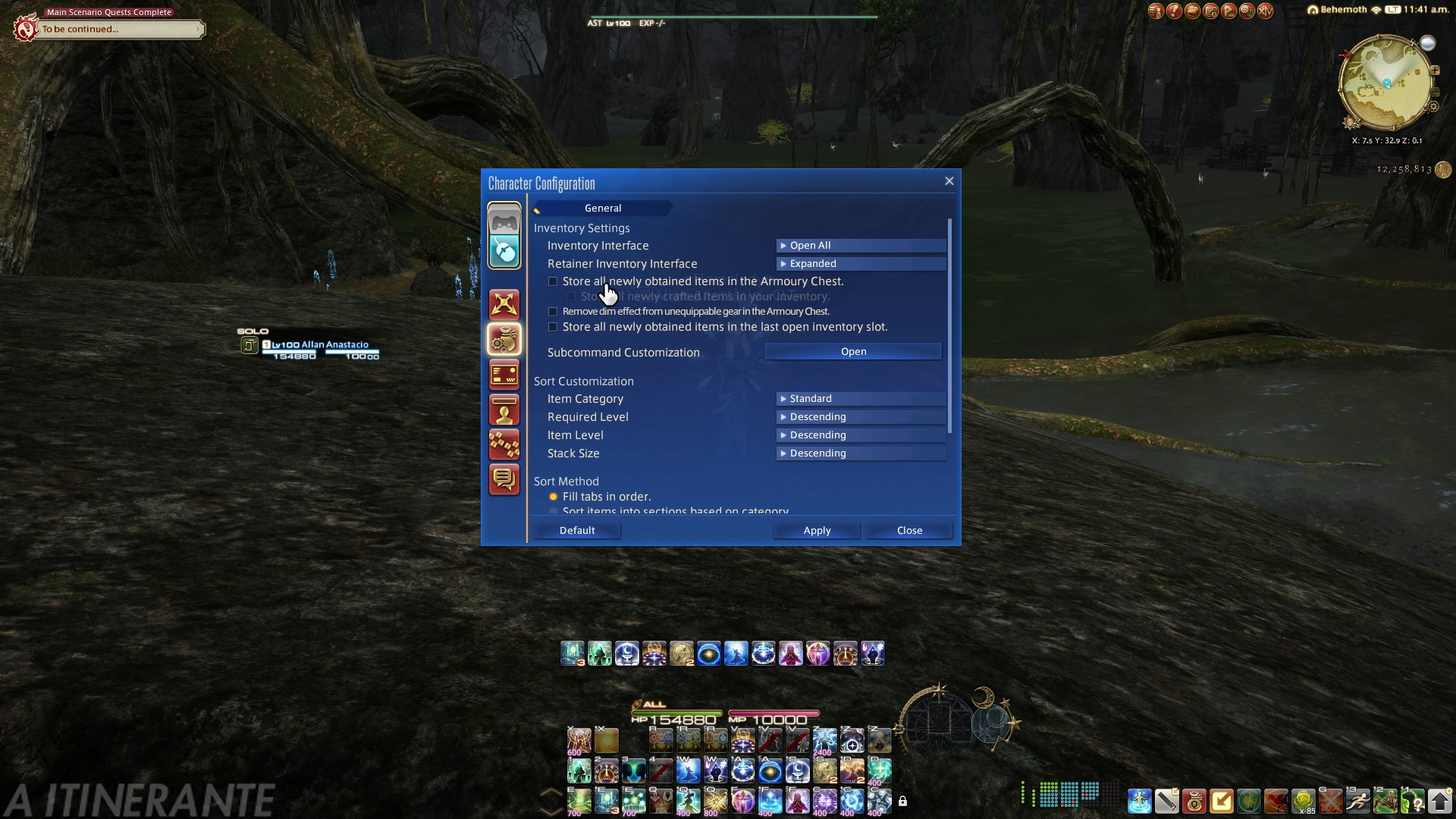Change Retainer Inventory Interface dropdown

tap(861, 264)
